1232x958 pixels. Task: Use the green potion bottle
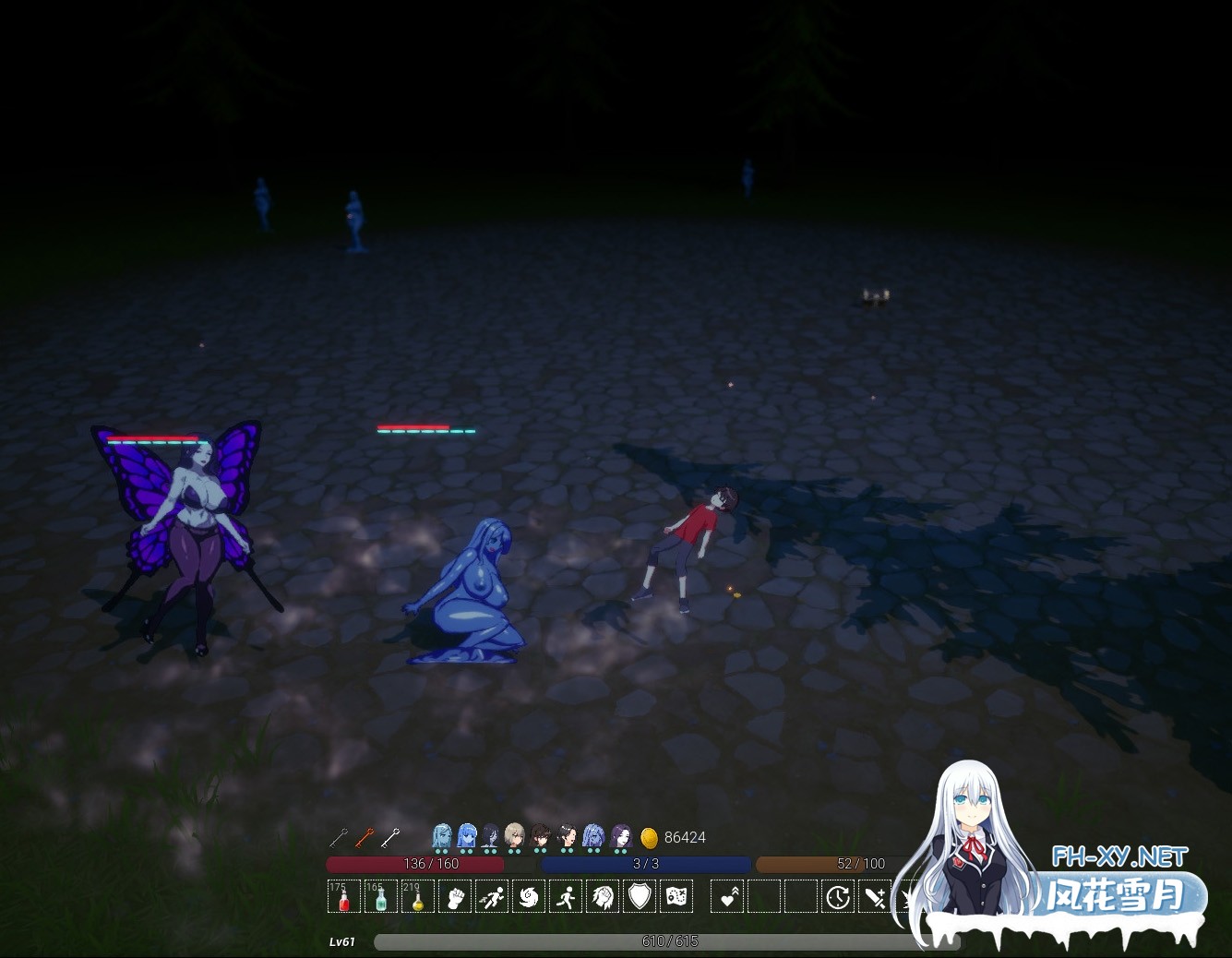[380, 896]
